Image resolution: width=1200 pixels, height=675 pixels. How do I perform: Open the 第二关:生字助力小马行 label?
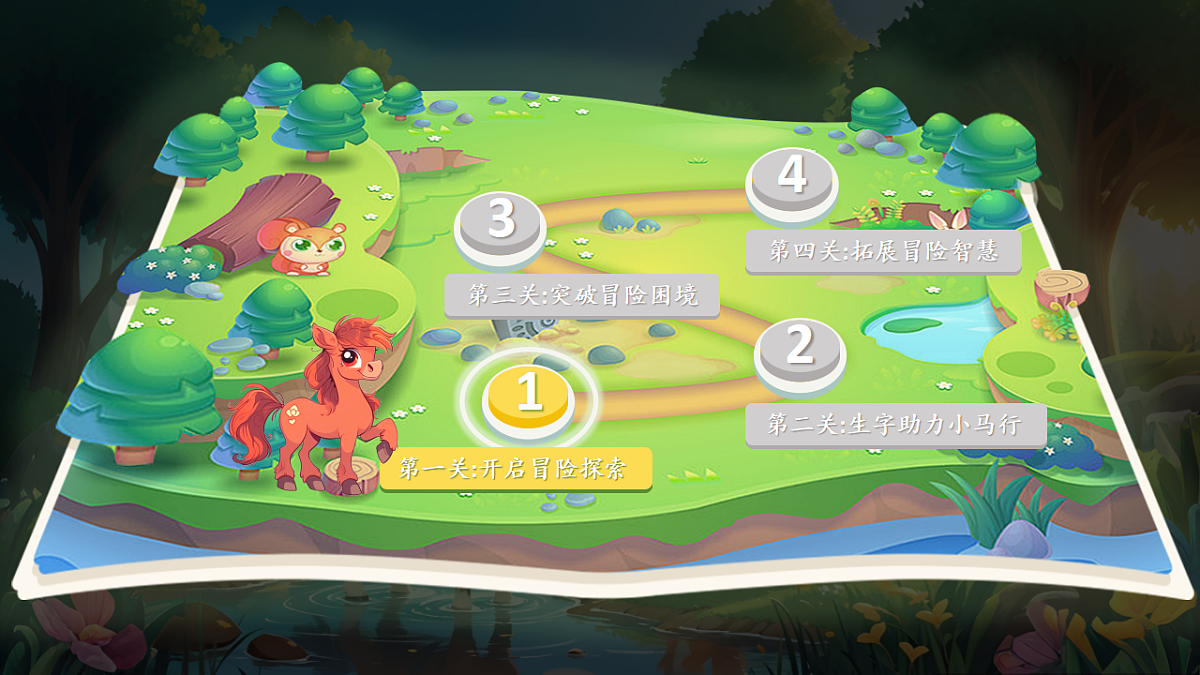click(x=895, y=425)
